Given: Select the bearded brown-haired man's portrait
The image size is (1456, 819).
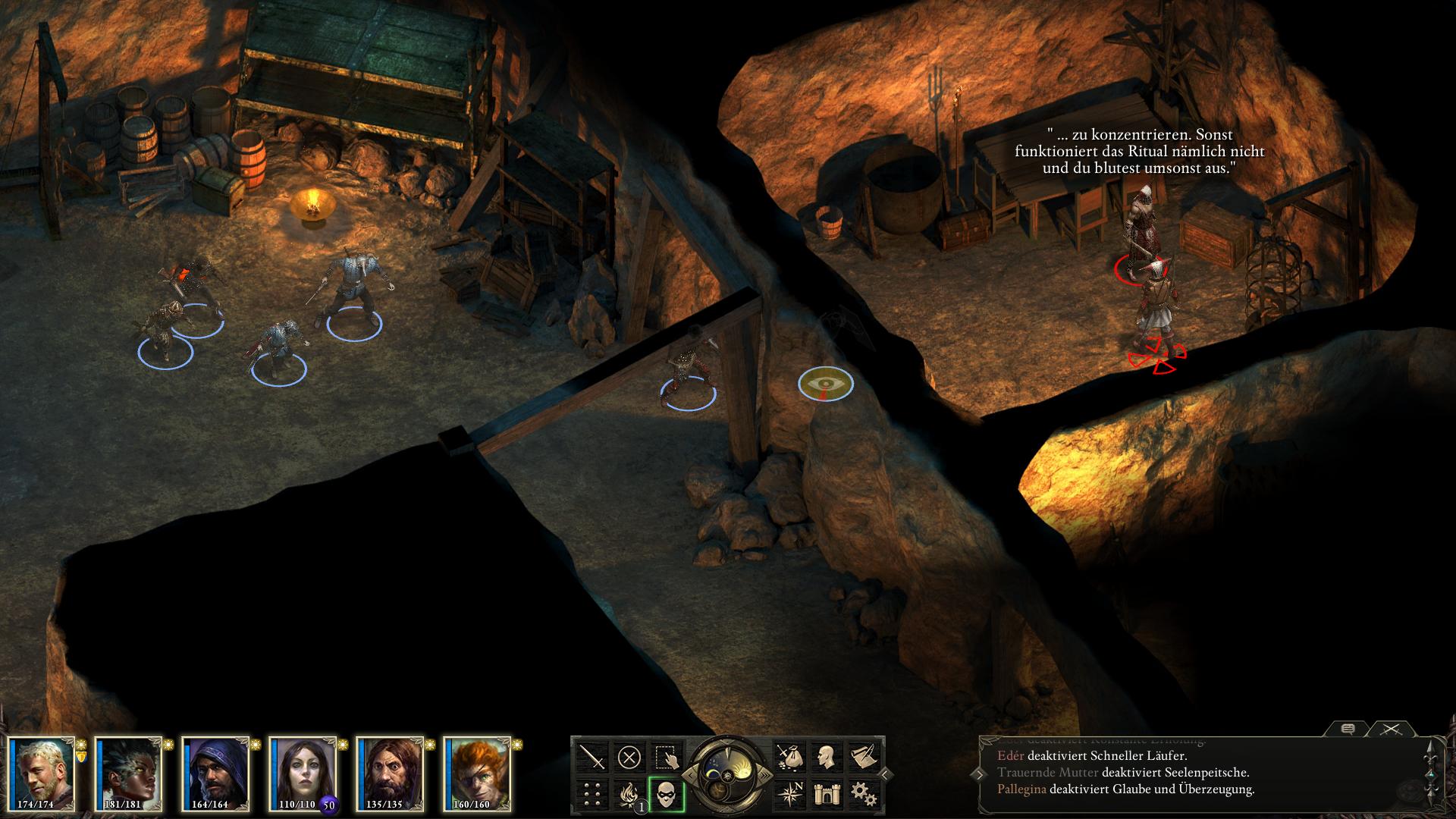Looking at the screenshot, I should click(x=391, y=772).
